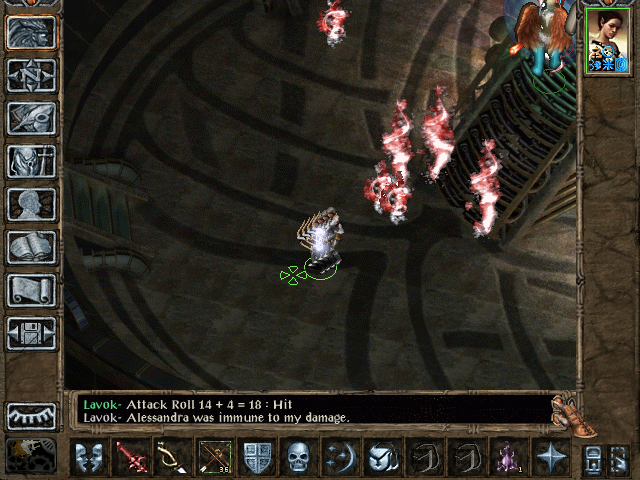Viewport: 640px width, 480px height.
Task: Equip the bow weapon slot
Action: click(x=172, y=458)
